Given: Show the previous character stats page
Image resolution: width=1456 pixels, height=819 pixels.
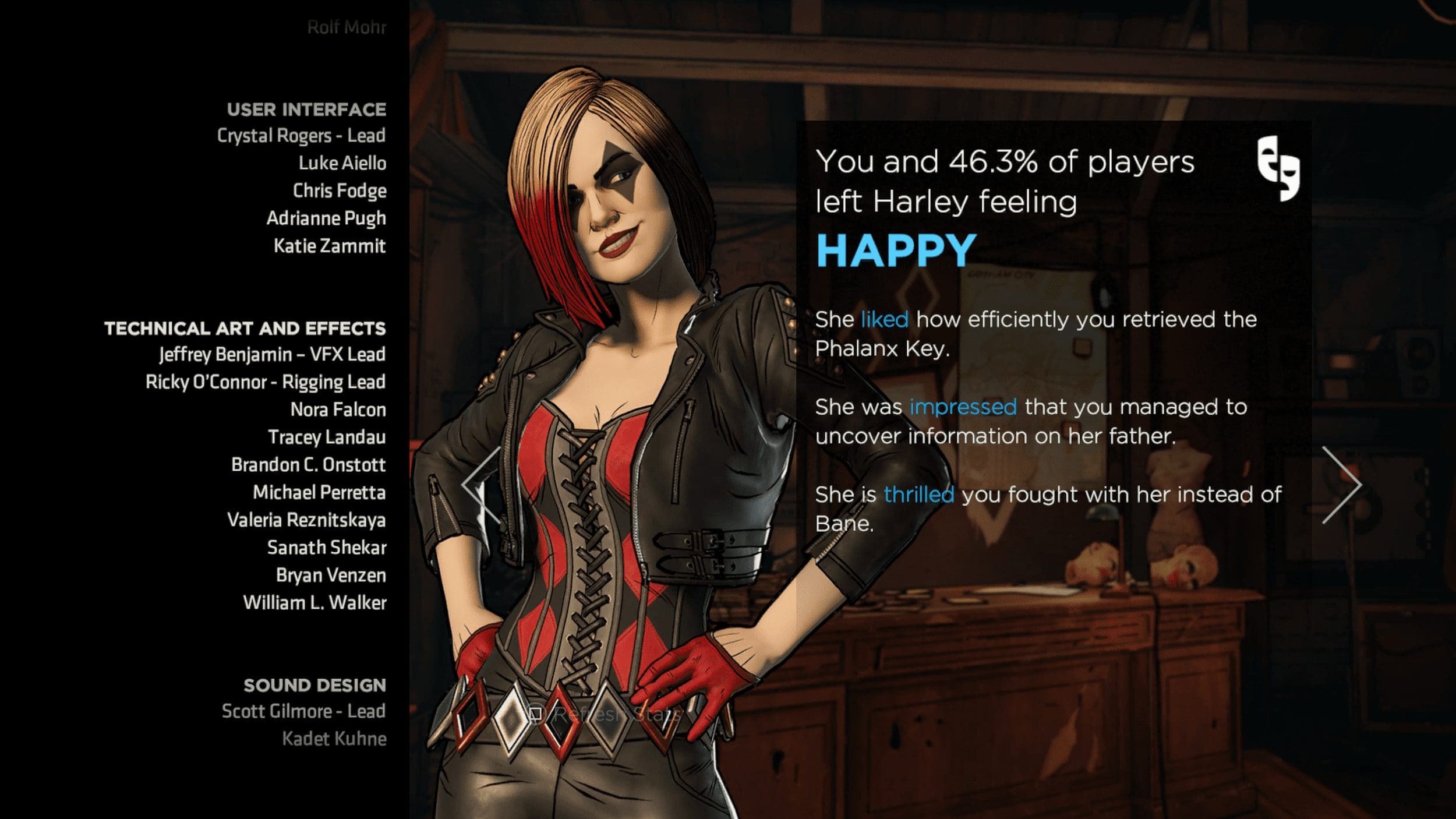Looking at the screenshot, I should pos(482,485).
